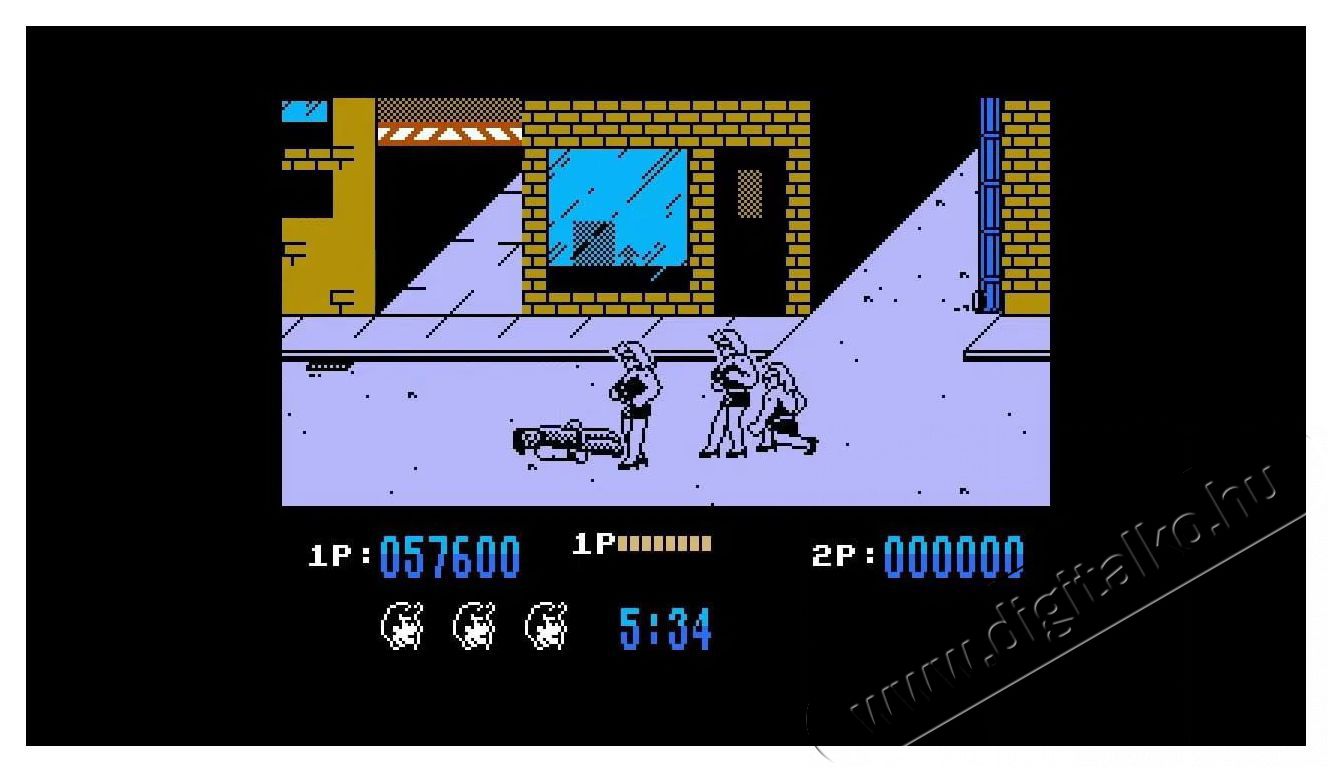
Task: Click the 1P health bar segments
Action: [x=664, y=543]
